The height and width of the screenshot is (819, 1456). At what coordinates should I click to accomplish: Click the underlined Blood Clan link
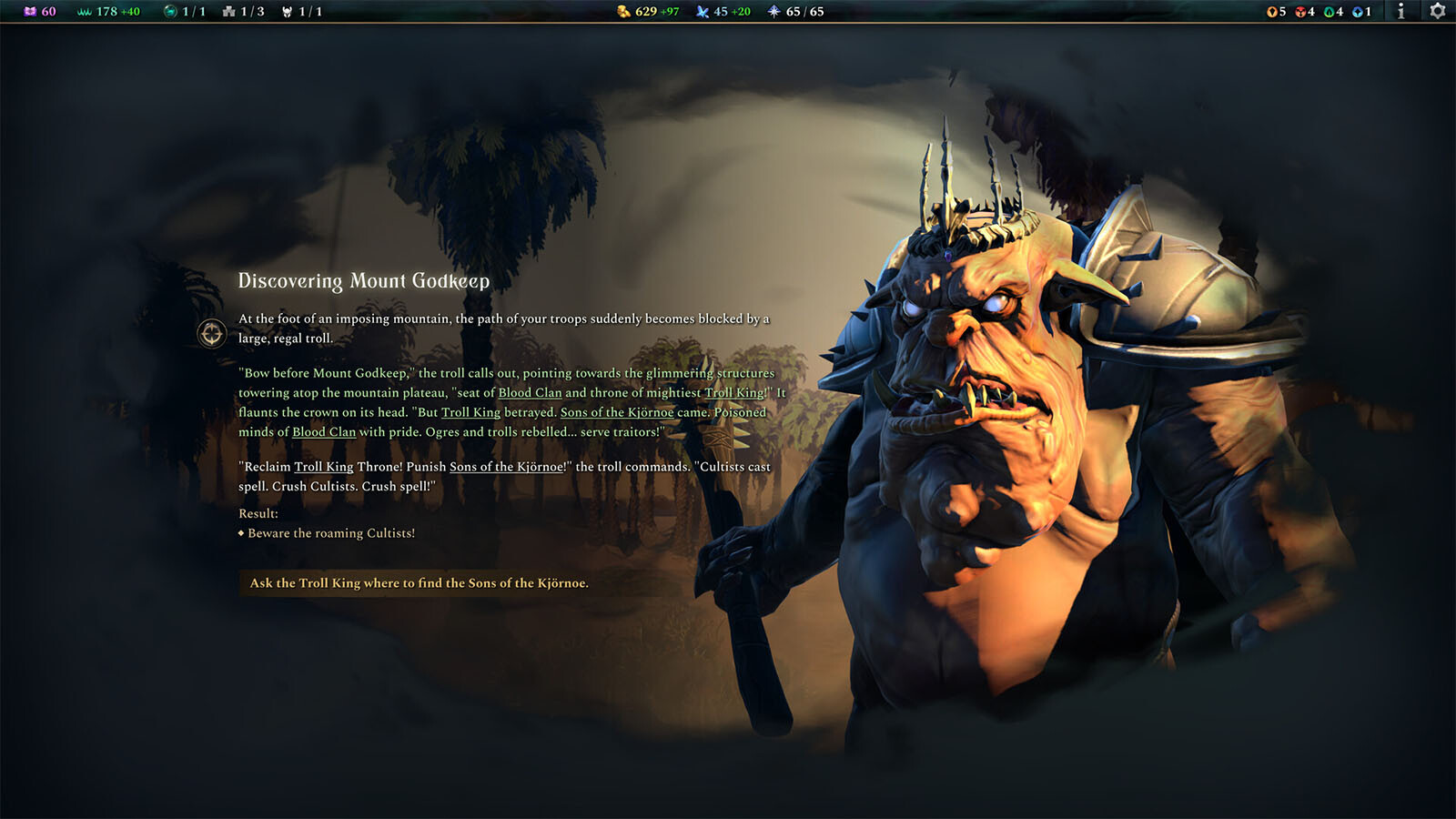click(531, 392)
